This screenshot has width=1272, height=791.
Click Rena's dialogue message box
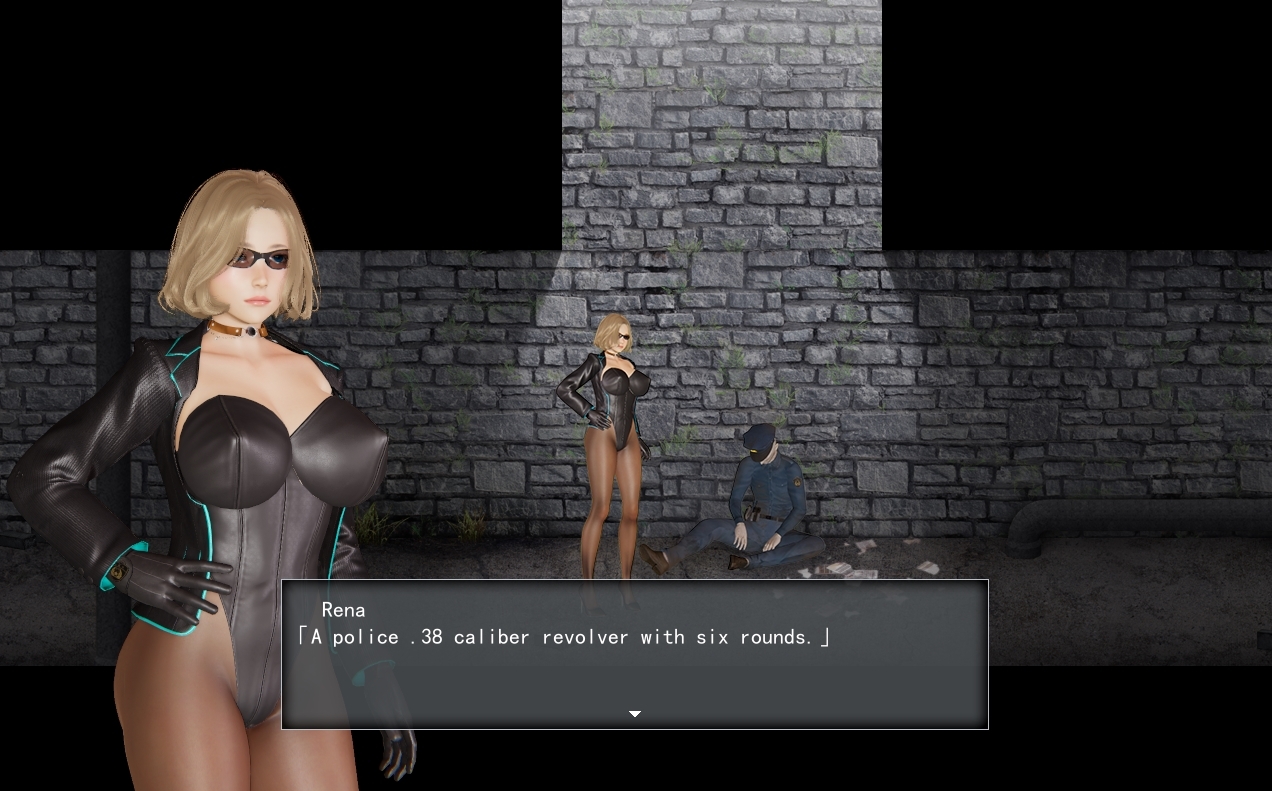634,654
